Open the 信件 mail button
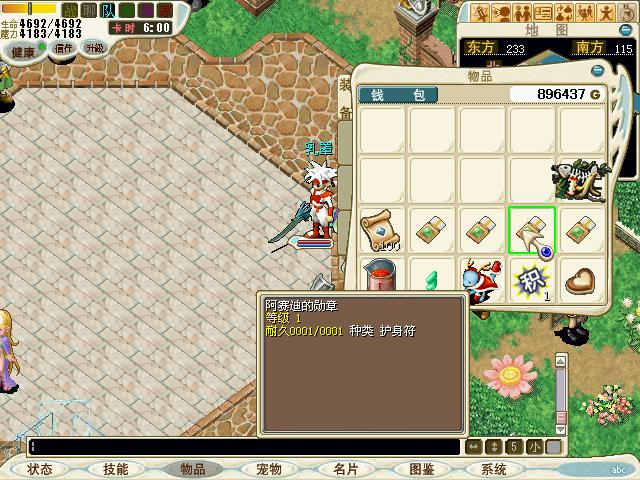 pos(64,48)
